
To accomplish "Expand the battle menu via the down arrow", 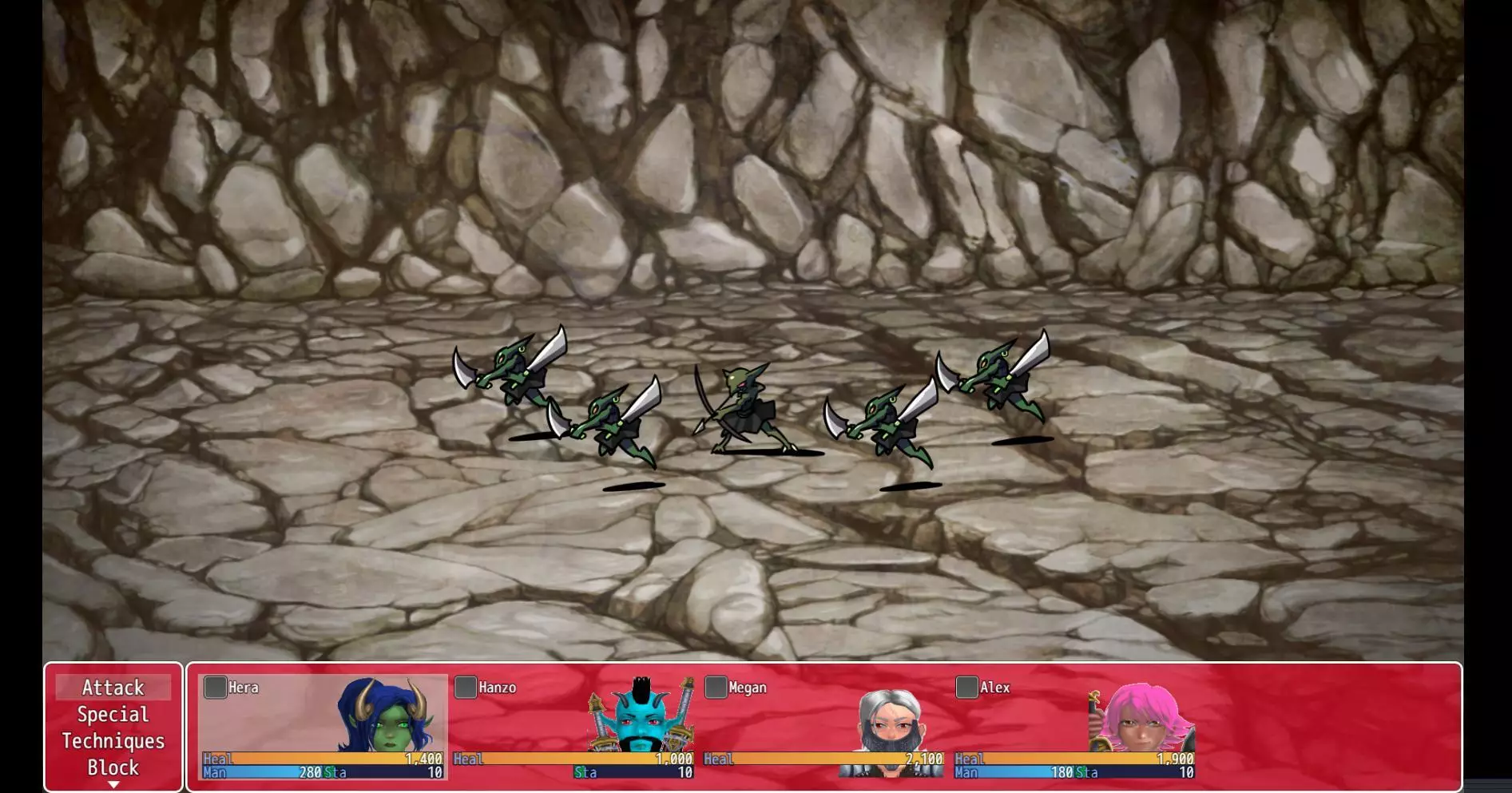I will click(114, 784).
